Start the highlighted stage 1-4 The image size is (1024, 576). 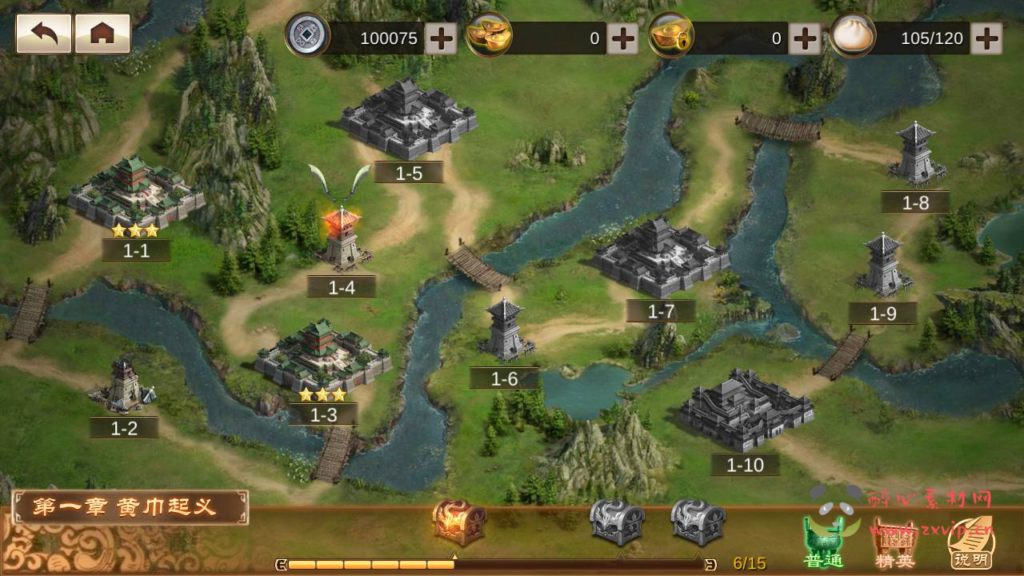[342, 240]
